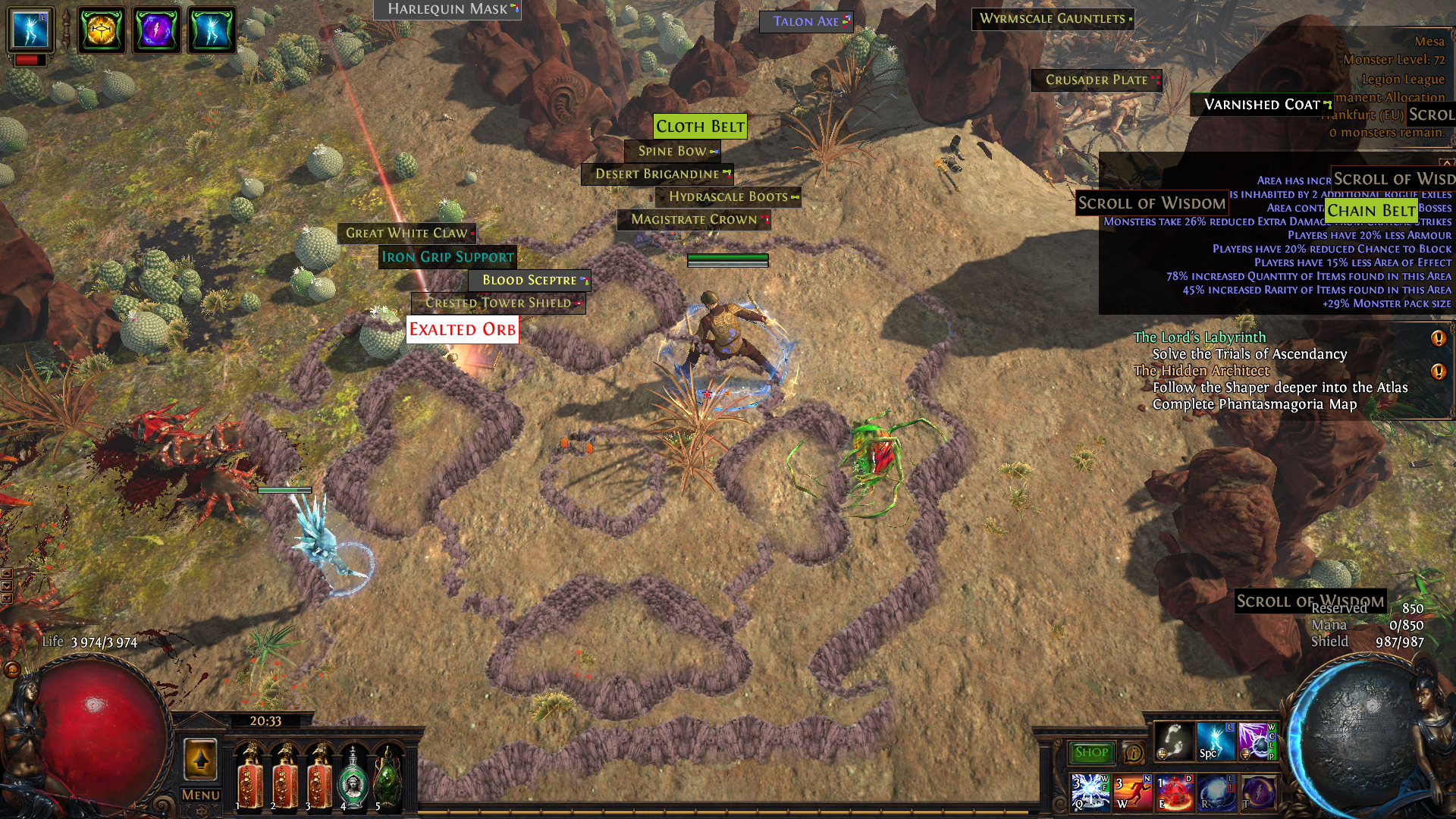Screen dimensions: 1456x819
Task: Activate the lightning skill bound to Q
Action: coord(1090,791)
